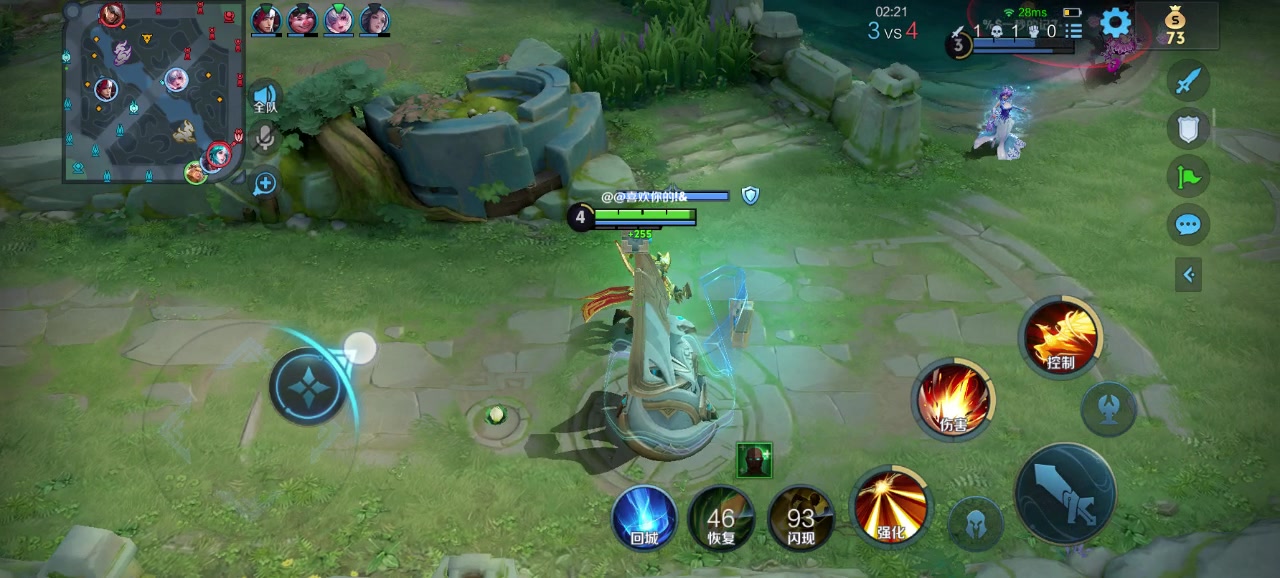Screen dimensions: 1280x578
Task: Use the 闪现 flash summoner spell
Action: click(800, 518)
